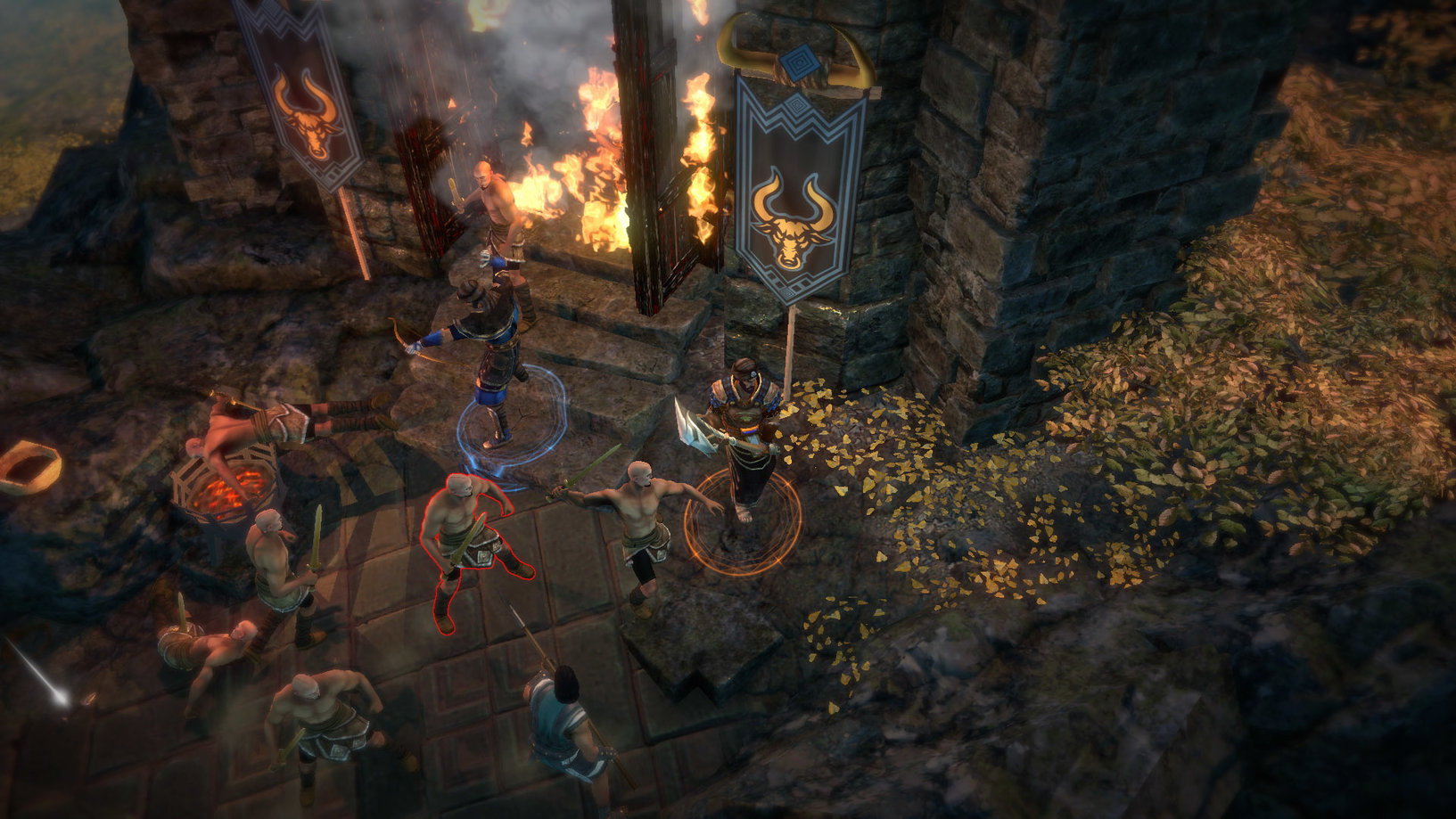Attack the red-outlined bald swordsman
Screen dimensions: 1456x819
pyautogui.click(x=468, y=539)
